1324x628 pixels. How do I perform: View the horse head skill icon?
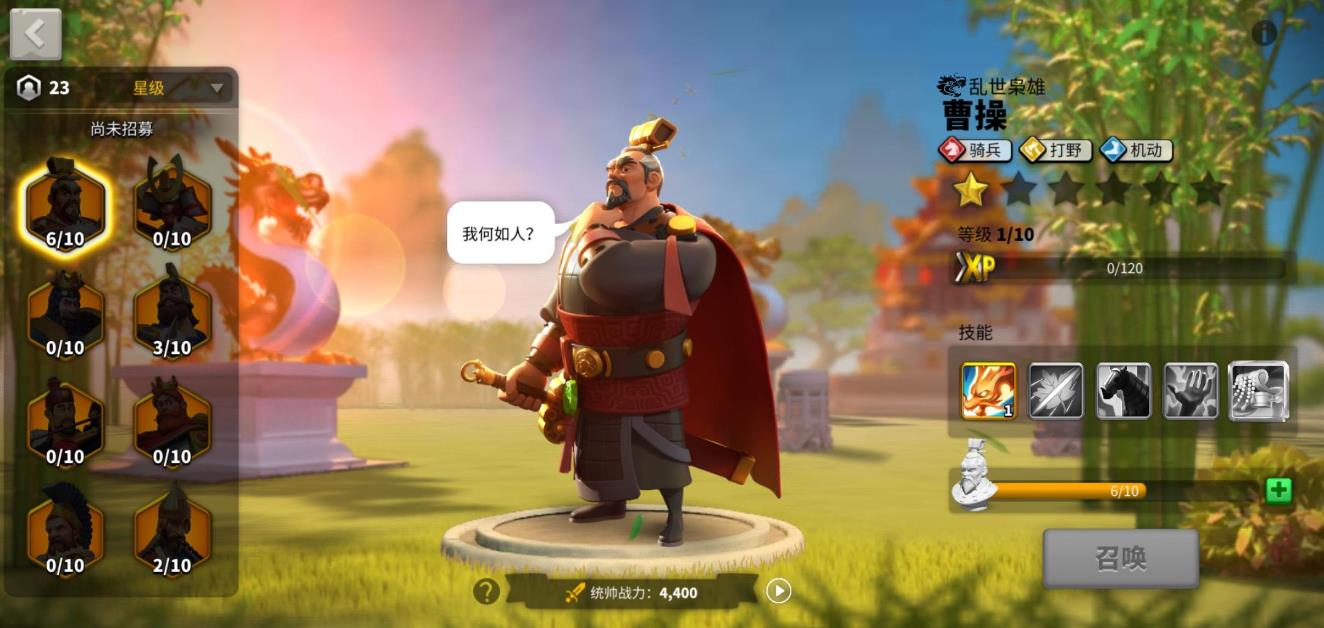[1123, 391]
